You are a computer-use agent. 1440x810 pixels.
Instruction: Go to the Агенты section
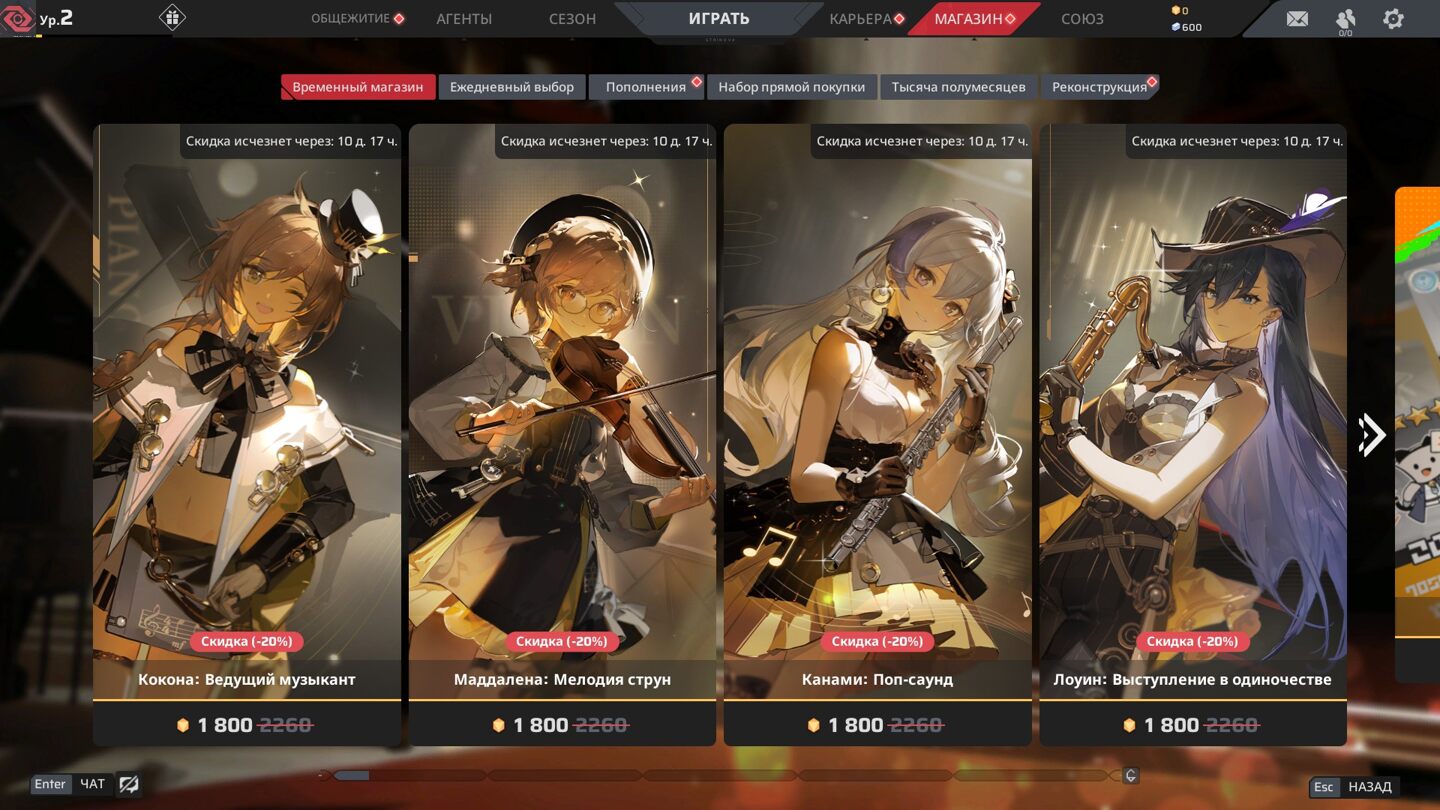pos(464,19)
